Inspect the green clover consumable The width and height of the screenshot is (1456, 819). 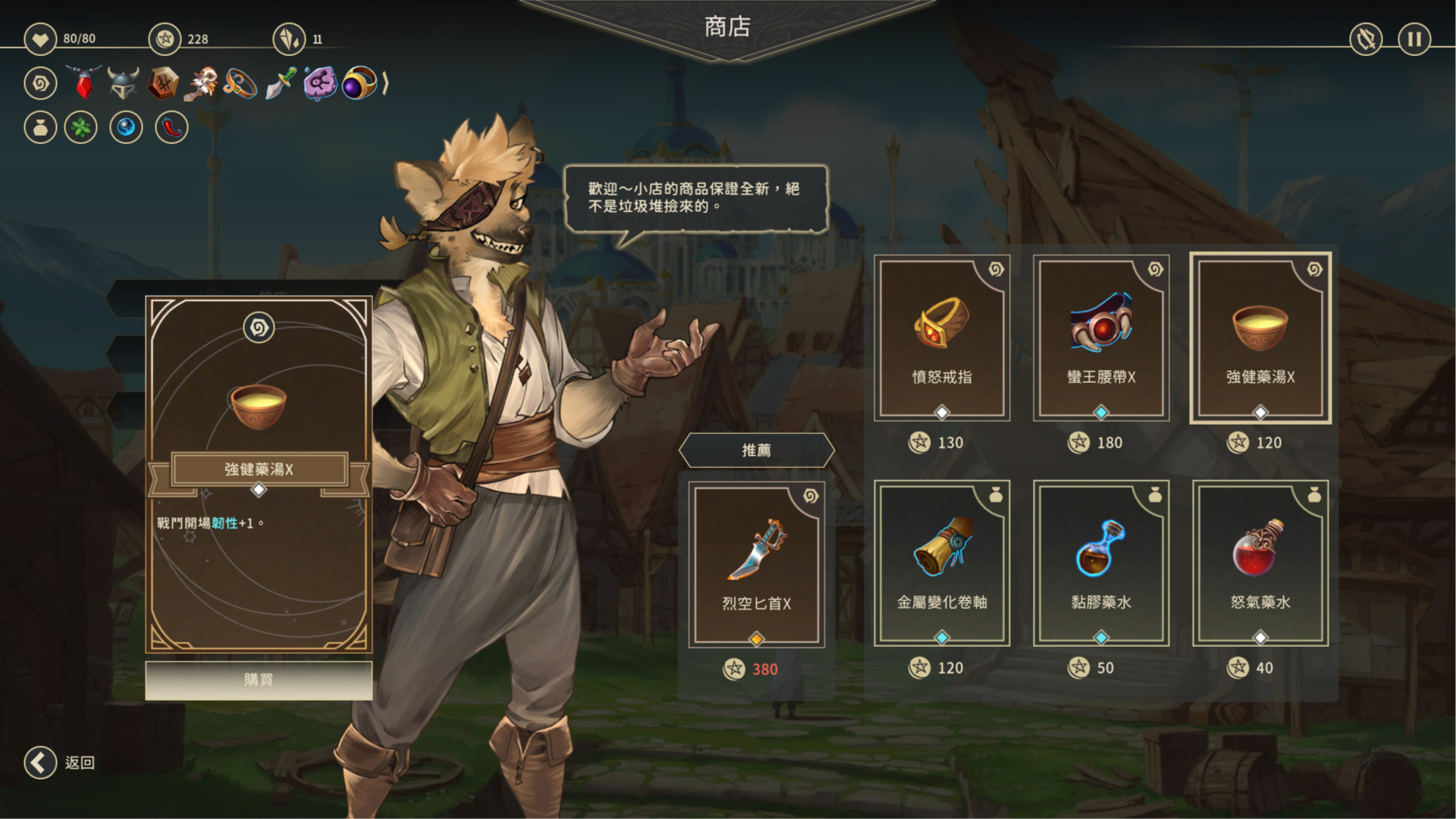(x=81, y=127)
